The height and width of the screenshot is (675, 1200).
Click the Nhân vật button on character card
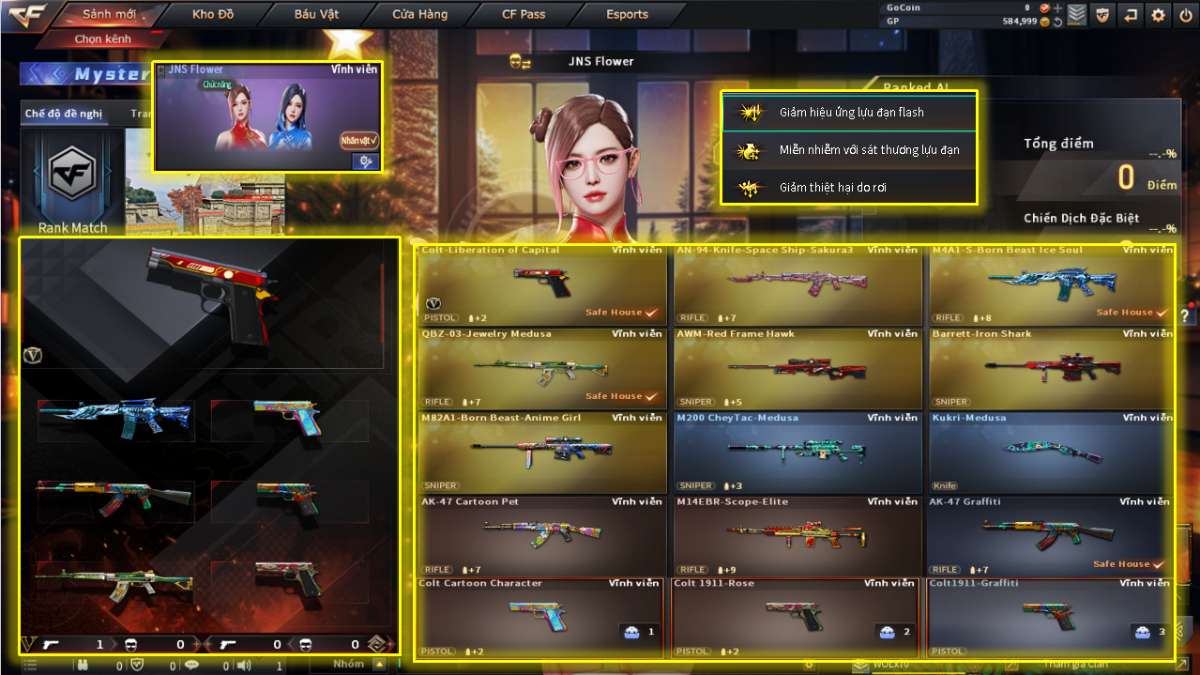point(359,140)
